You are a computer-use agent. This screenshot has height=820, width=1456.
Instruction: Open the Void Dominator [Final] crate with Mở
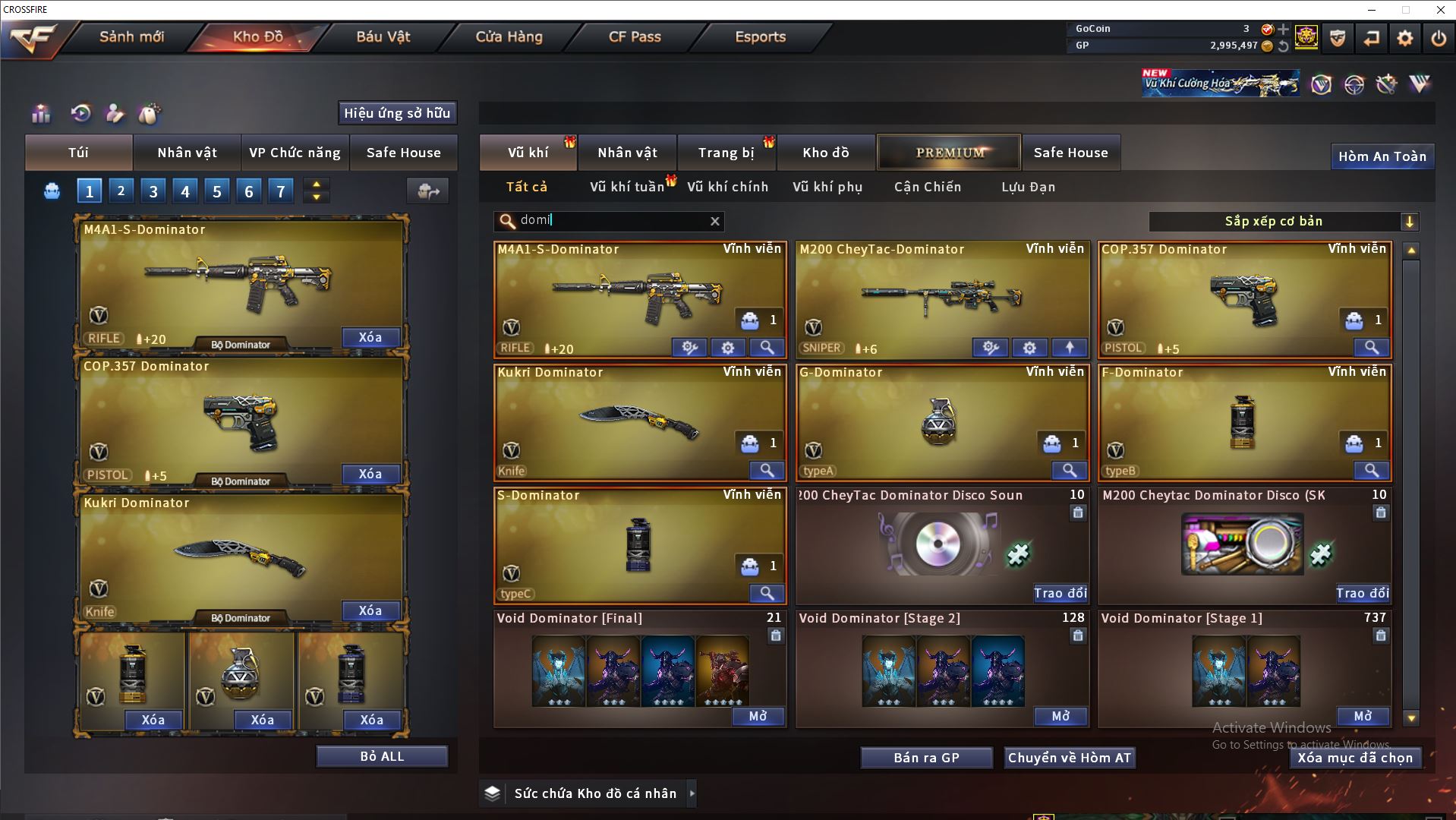tap(758, 716)
